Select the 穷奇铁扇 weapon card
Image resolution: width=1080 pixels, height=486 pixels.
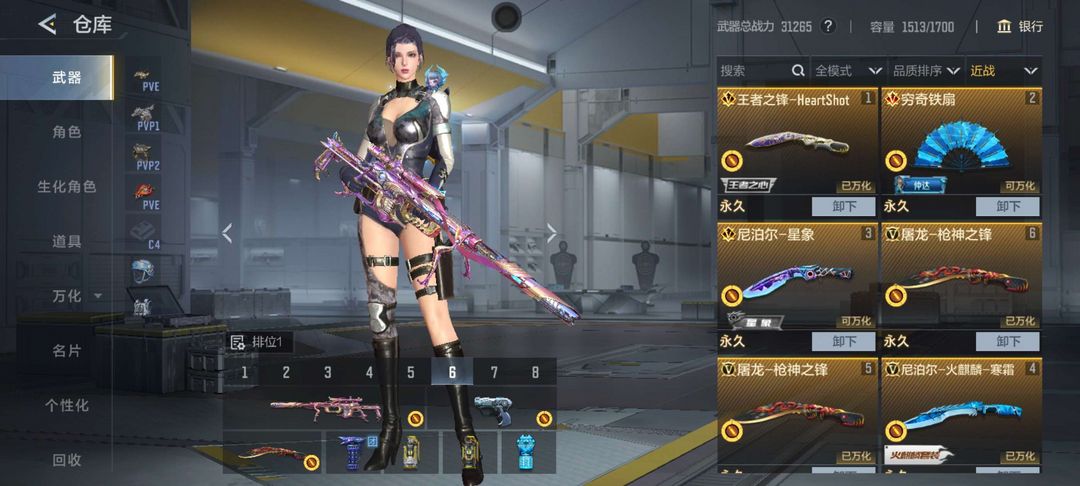960,145
